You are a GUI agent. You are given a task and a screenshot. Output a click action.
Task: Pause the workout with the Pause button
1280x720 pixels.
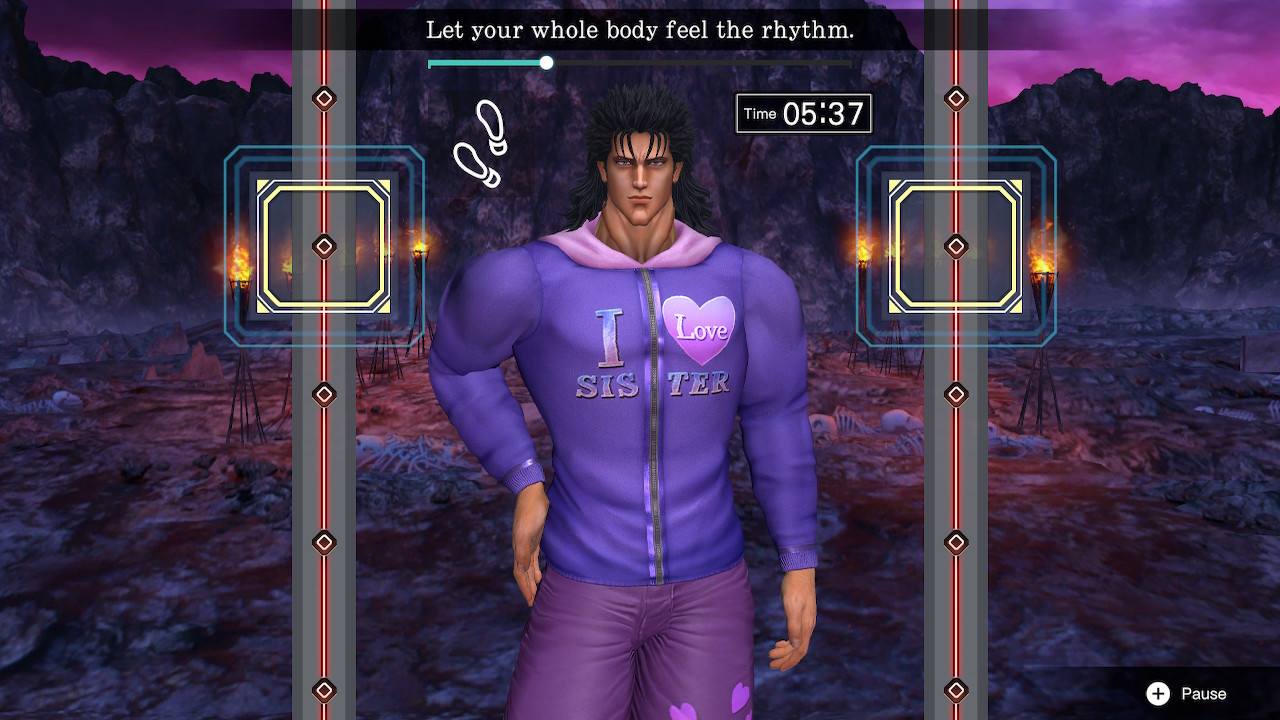click(1186, 694)
